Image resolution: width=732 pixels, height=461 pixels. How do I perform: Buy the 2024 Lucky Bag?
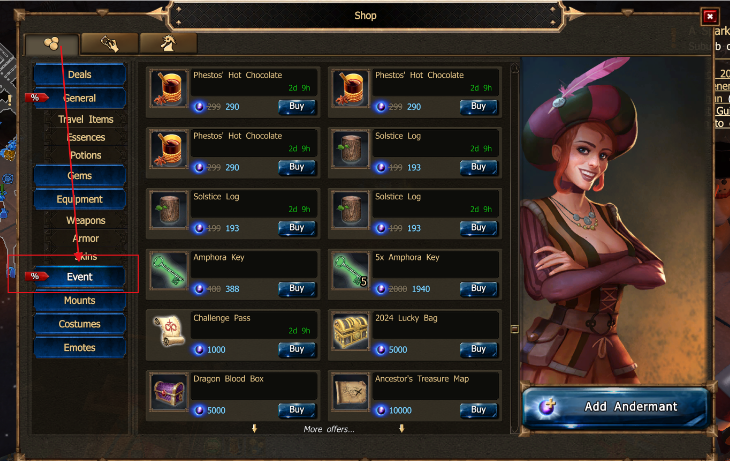click(478, 349)
